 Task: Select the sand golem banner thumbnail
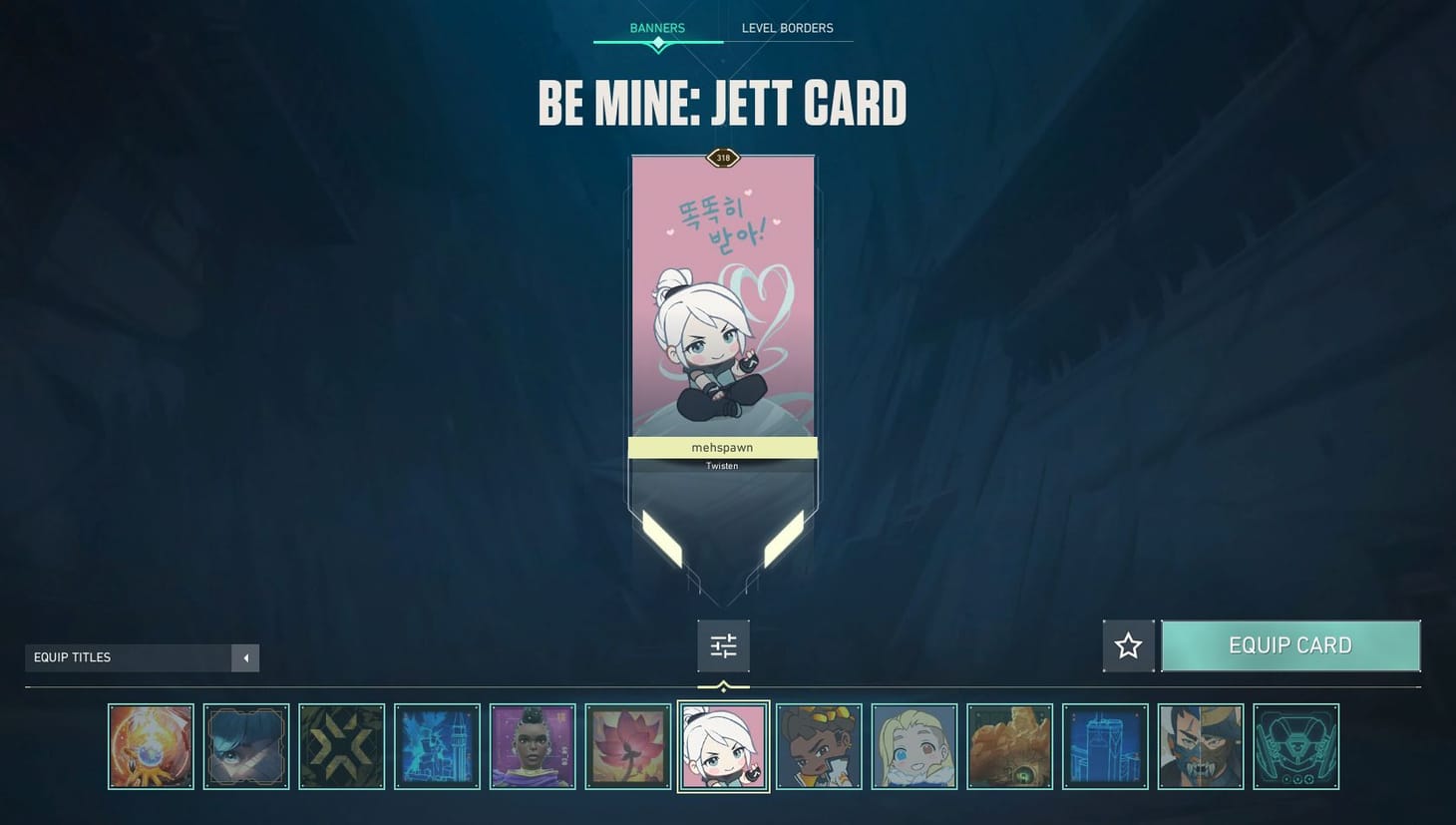point(1010,745)
